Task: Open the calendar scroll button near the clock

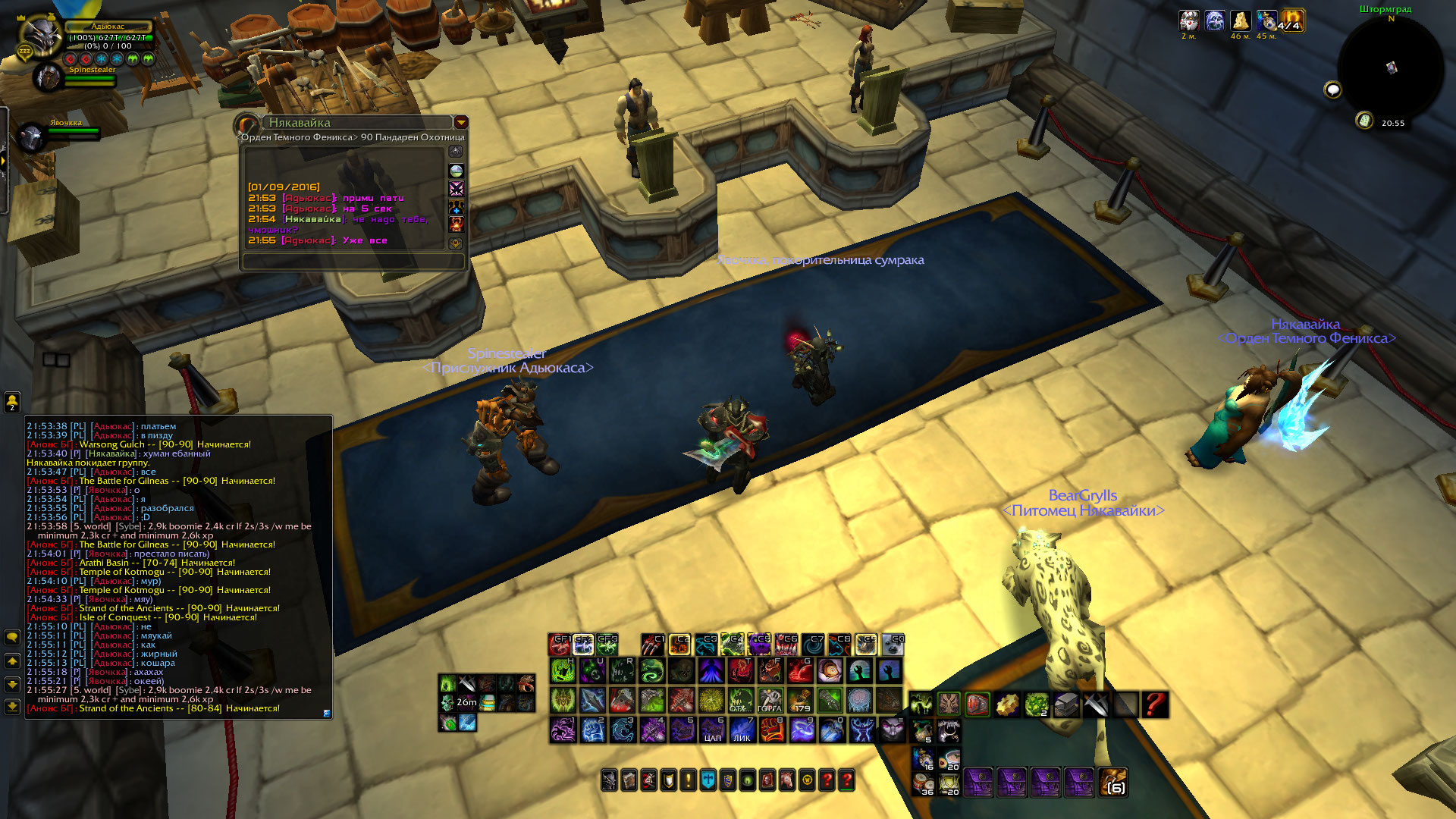Action: 1364,121
